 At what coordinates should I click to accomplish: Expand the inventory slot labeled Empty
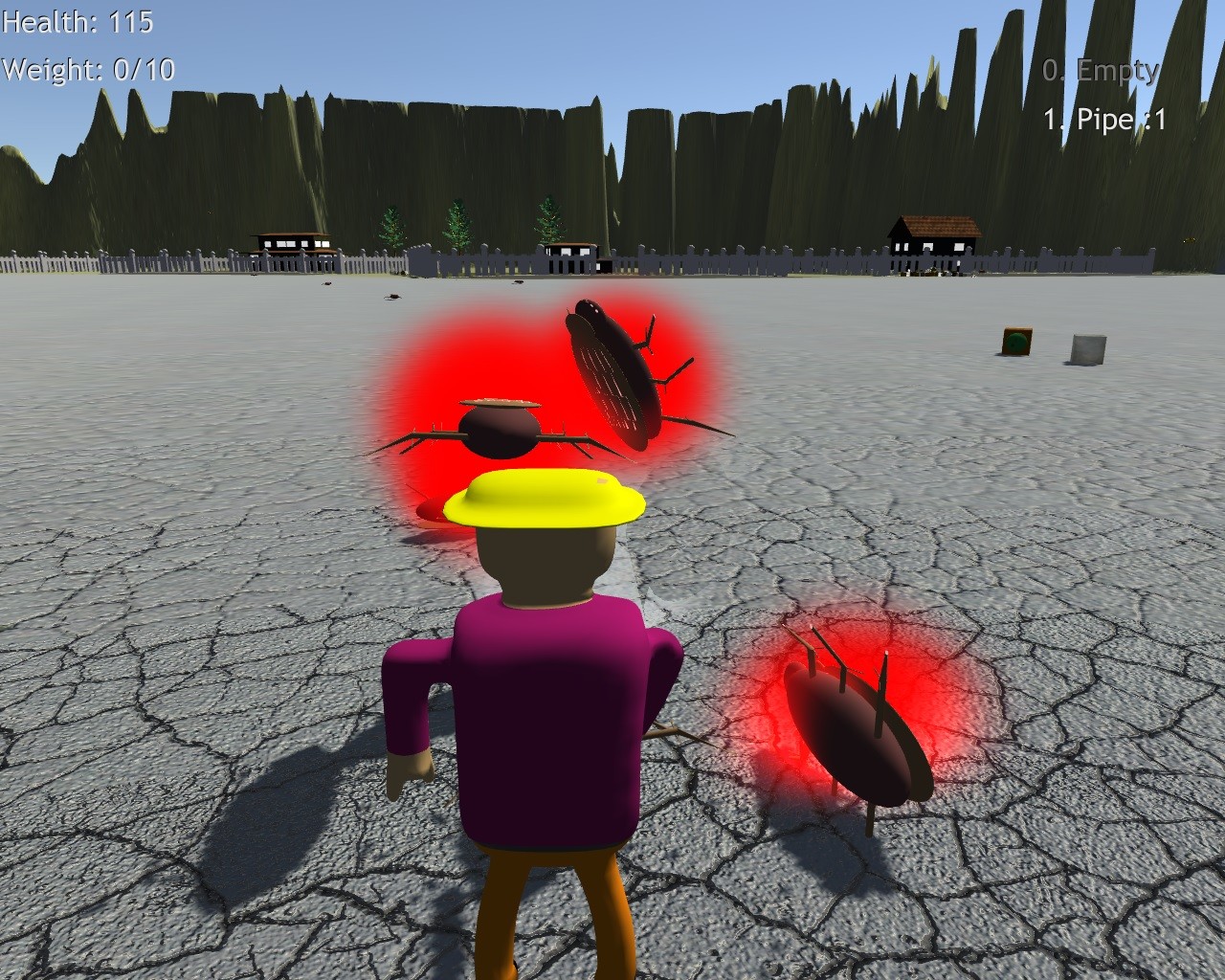click(x=1101, y=70)
